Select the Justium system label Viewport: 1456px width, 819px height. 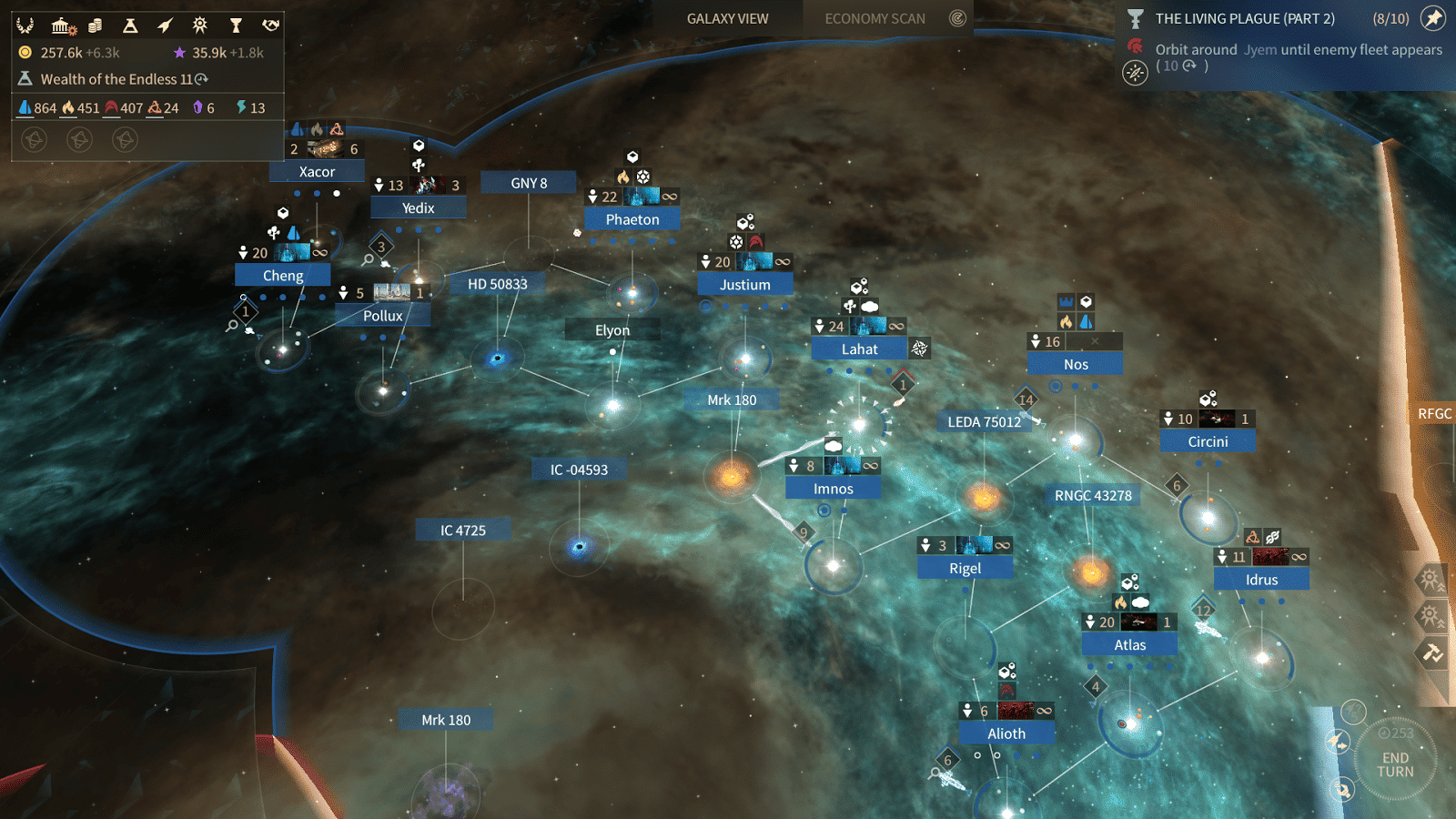coord(744,285)
